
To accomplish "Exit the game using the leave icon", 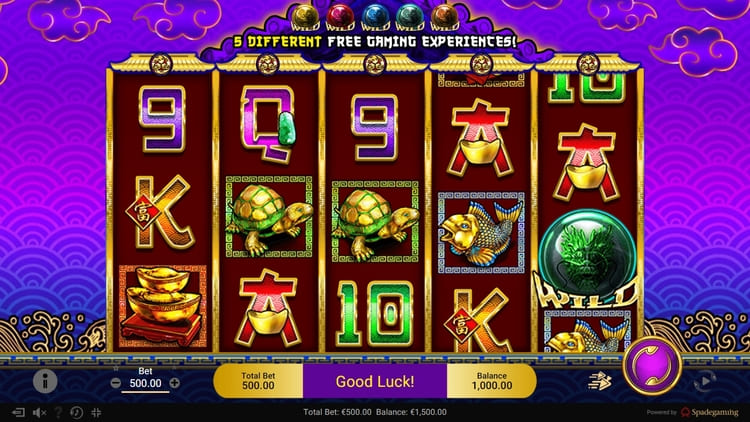I will coord(18,412).
